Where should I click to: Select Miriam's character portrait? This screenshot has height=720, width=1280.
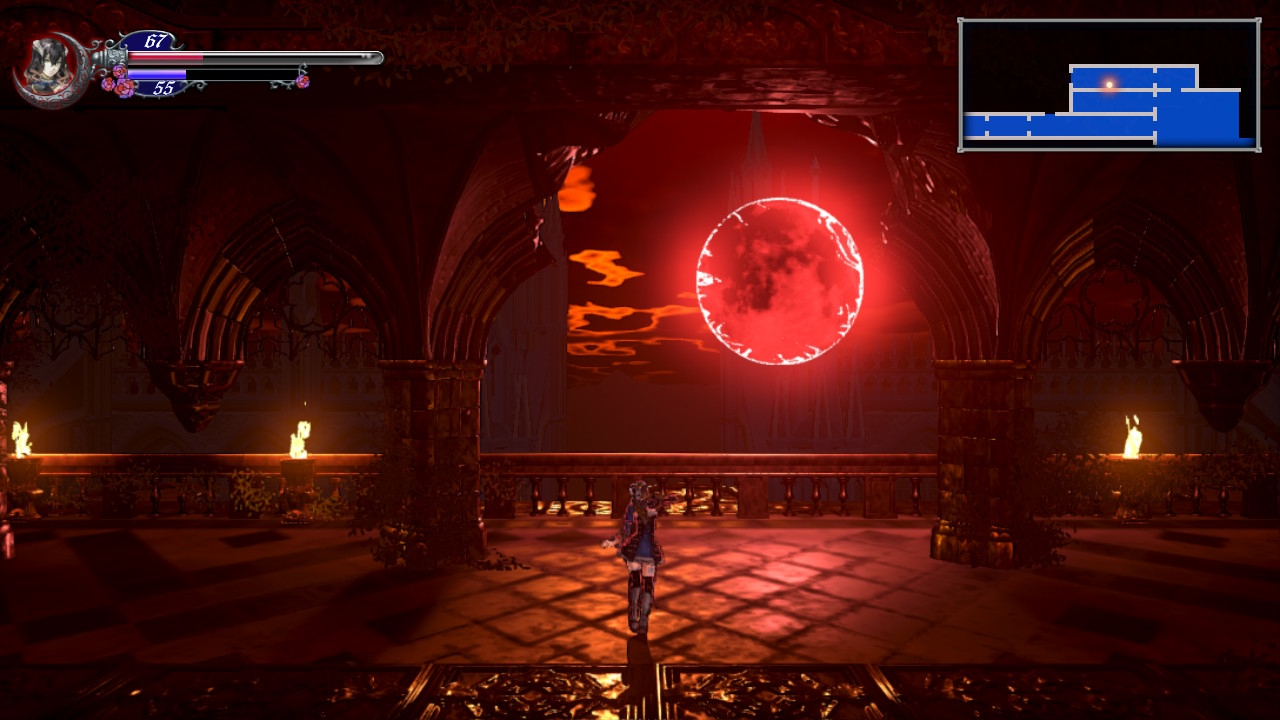point(47,70)
